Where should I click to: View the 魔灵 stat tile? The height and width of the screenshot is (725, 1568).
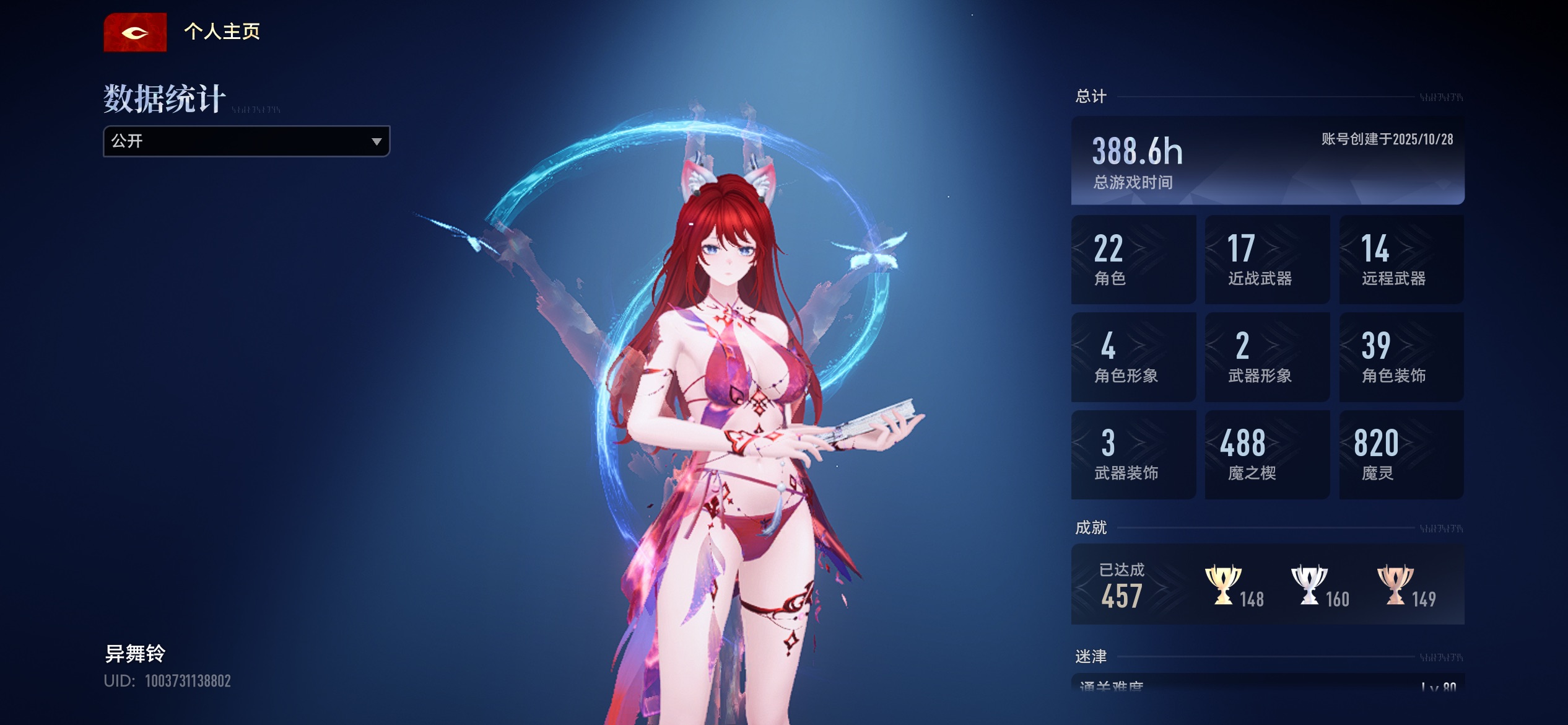(1401, 454)
